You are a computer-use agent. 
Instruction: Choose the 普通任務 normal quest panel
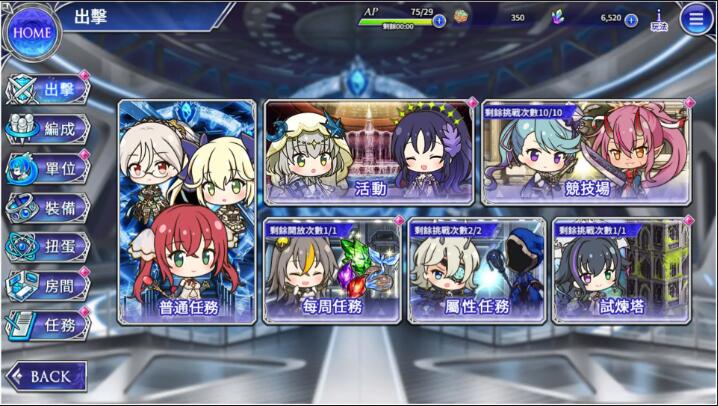(187, 211)
